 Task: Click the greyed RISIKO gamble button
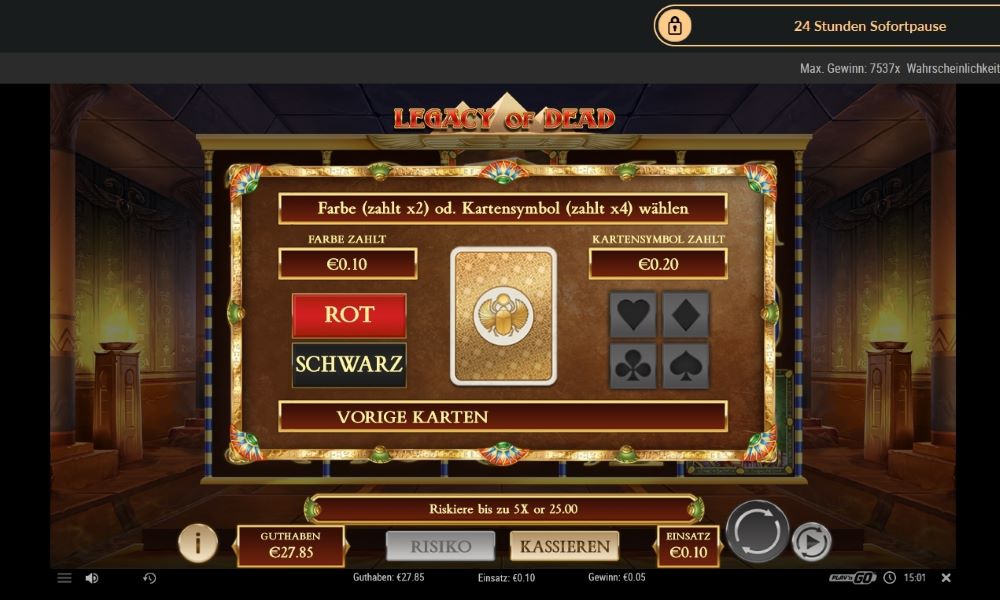tap(441, 546)
